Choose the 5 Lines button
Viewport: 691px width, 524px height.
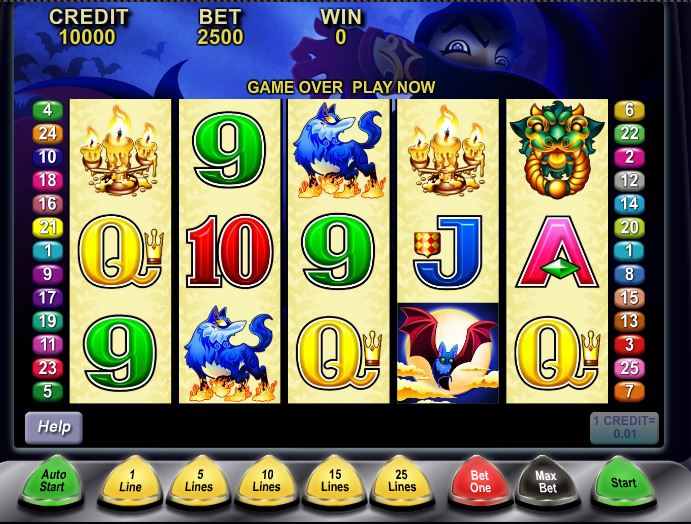[x=198, y=481]
